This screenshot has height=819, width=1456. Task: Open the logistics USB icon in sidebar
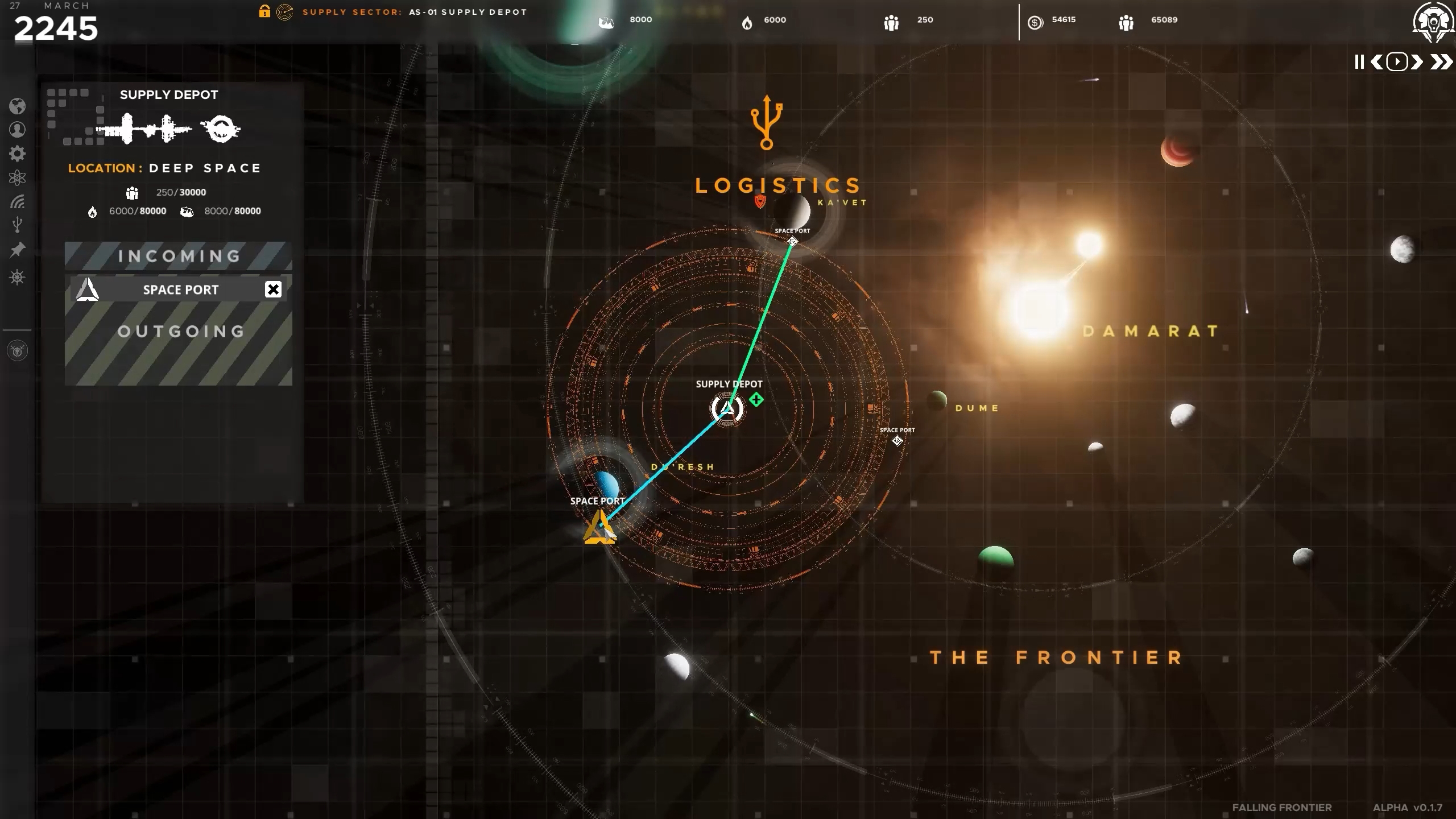pos(18,224)
